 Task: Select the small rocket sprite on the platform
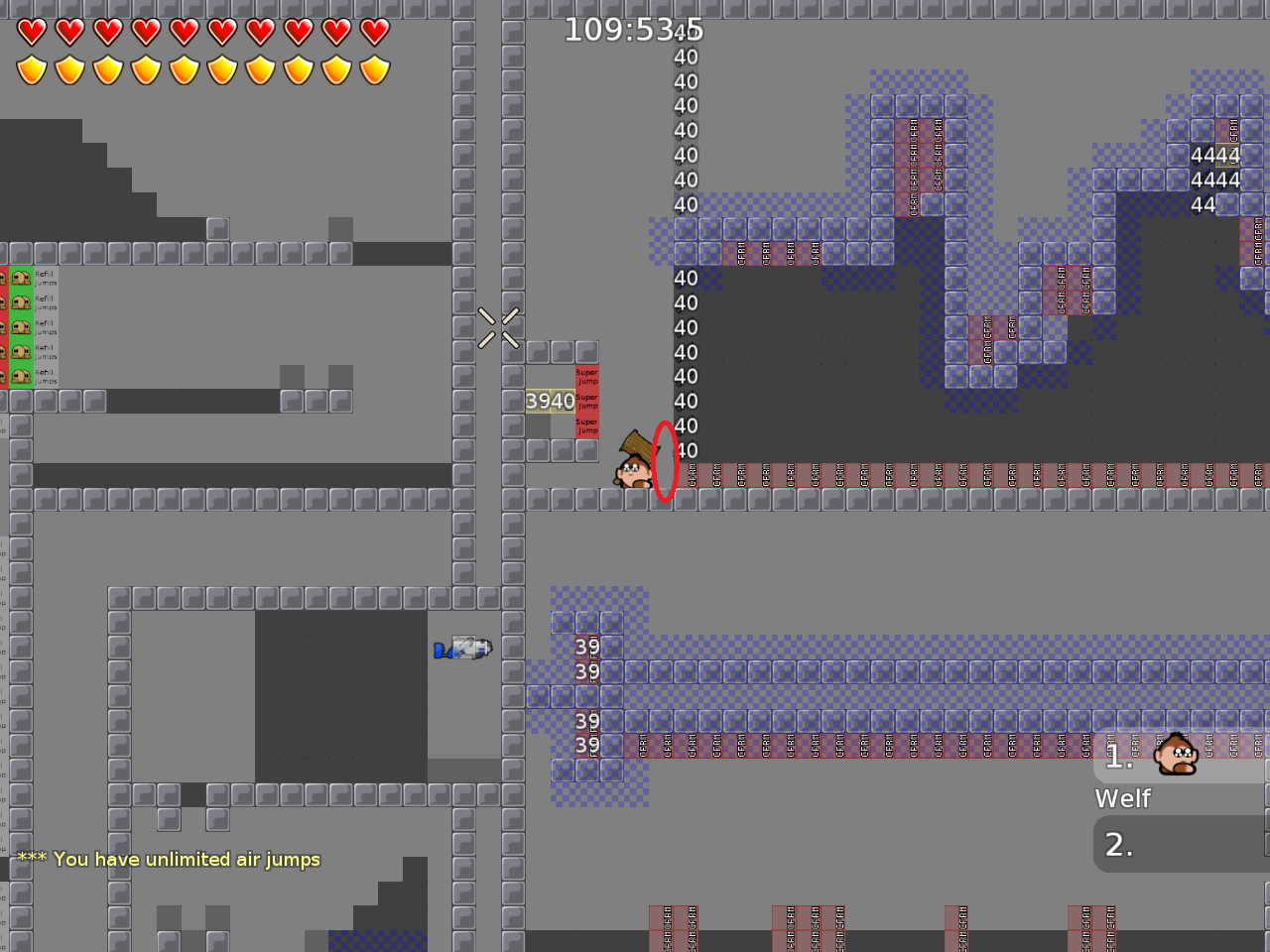(x=461, y=650)
